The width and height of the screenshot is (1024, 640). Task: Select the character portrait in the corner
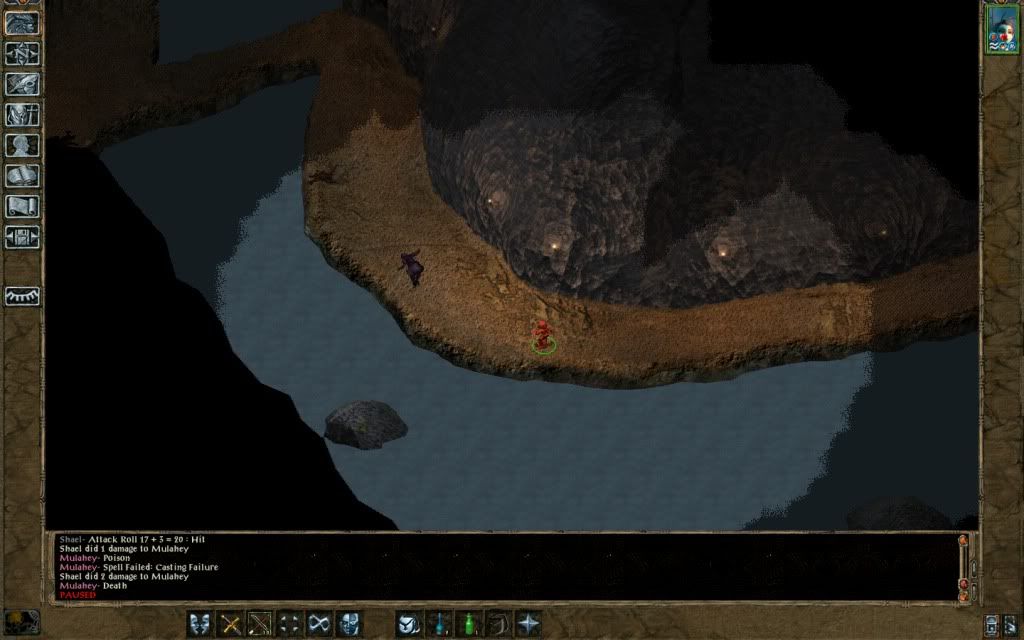coord(1001,27)
